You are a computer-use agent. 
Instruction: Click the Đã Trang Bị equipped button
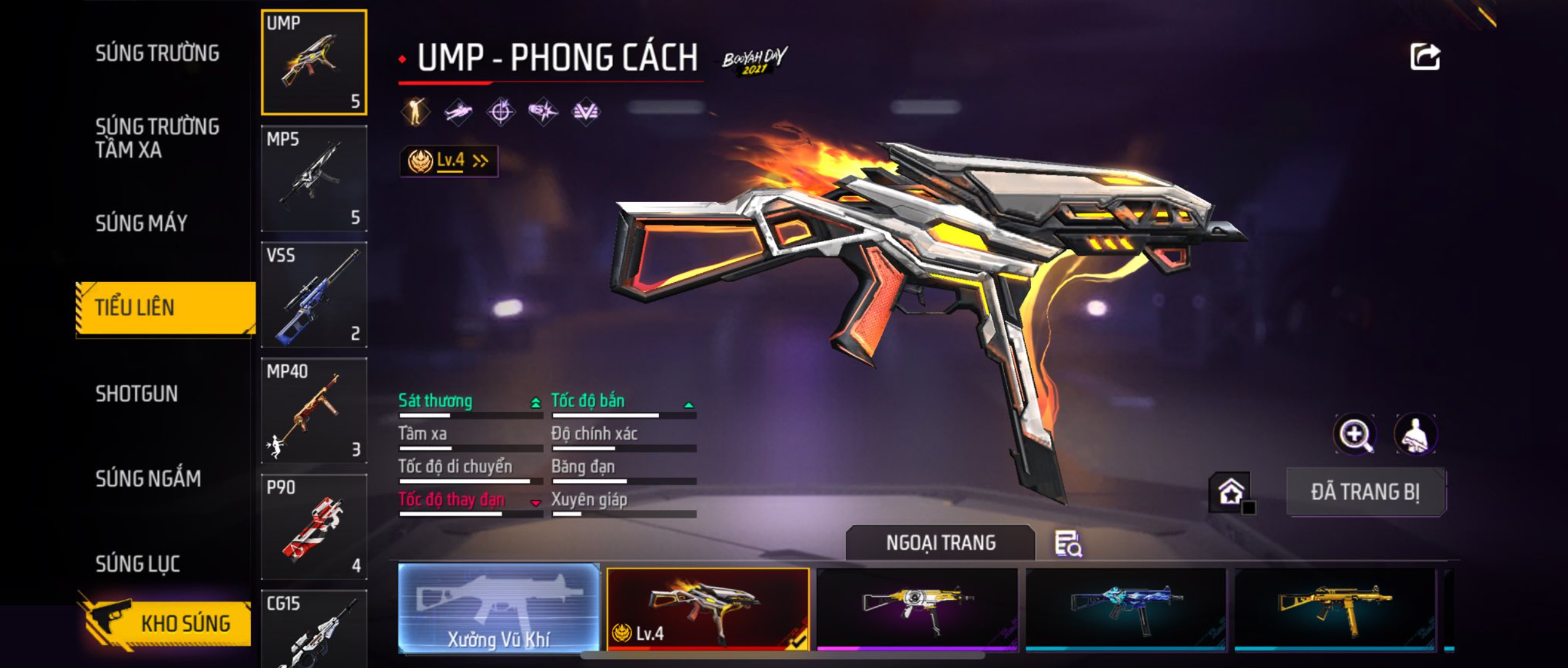click(1366, 492)
